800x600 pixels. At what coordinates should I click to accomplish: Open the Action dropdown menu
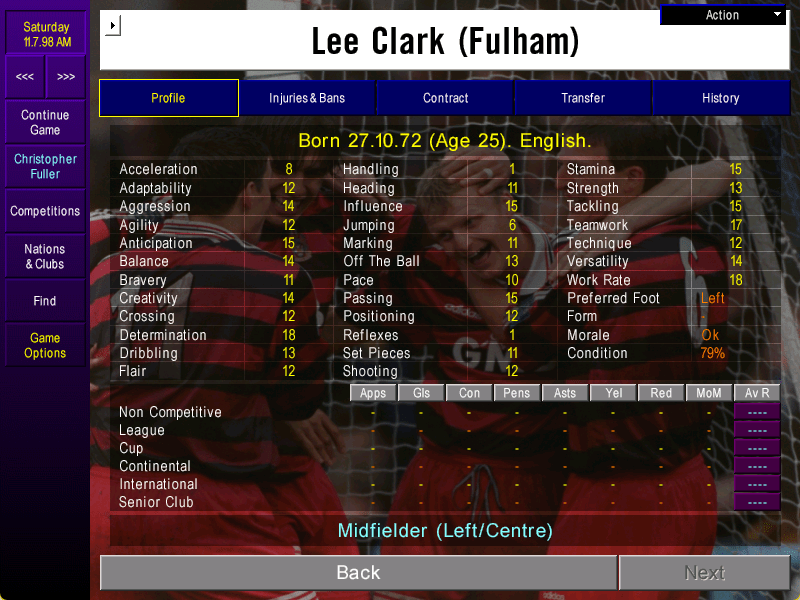coord(724,15)
